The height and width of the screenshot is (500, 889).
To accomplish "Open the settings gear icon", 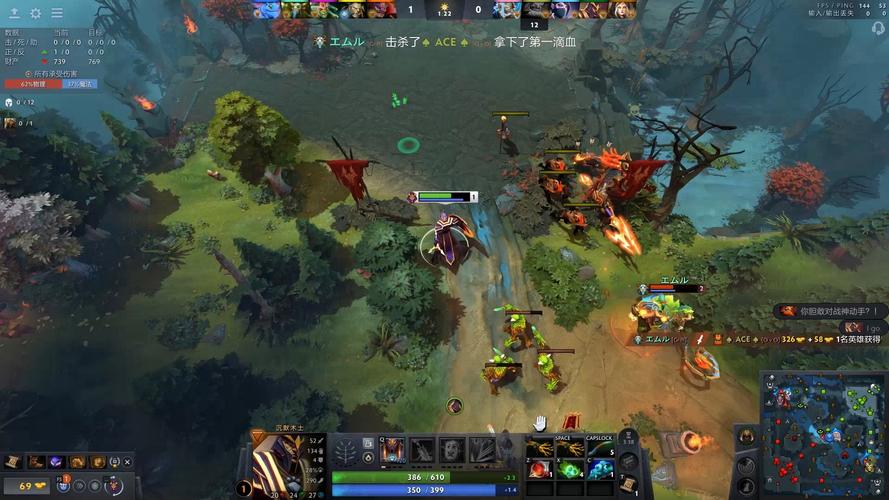I will [x=36, y=13].
